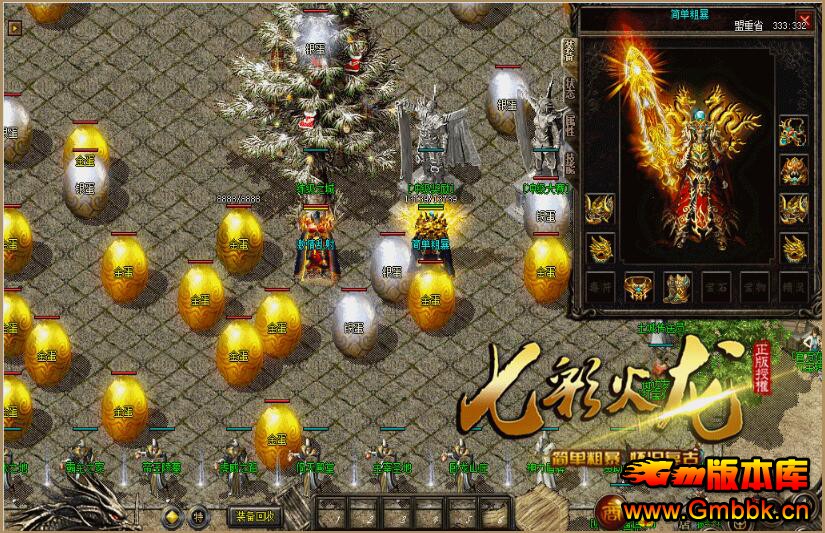Click the yellow arrow expand button
825x533 pixels.
point(14,29)
